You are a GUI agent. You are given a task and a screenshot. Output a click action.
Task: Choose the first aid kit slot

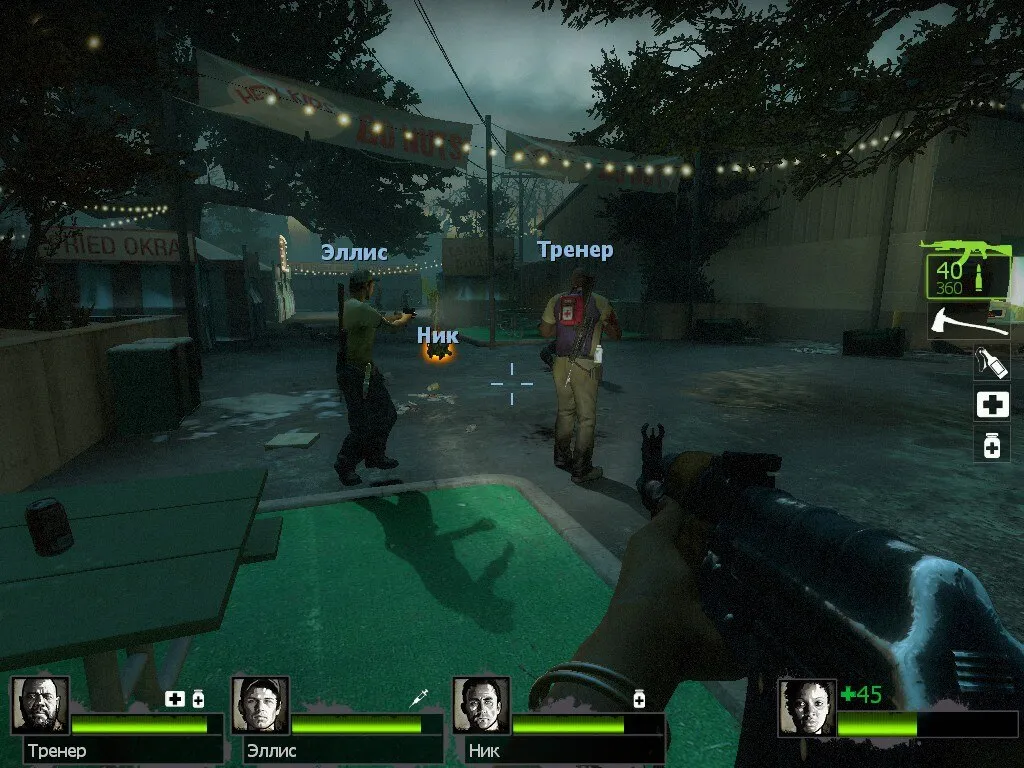[x=992, y=404]
